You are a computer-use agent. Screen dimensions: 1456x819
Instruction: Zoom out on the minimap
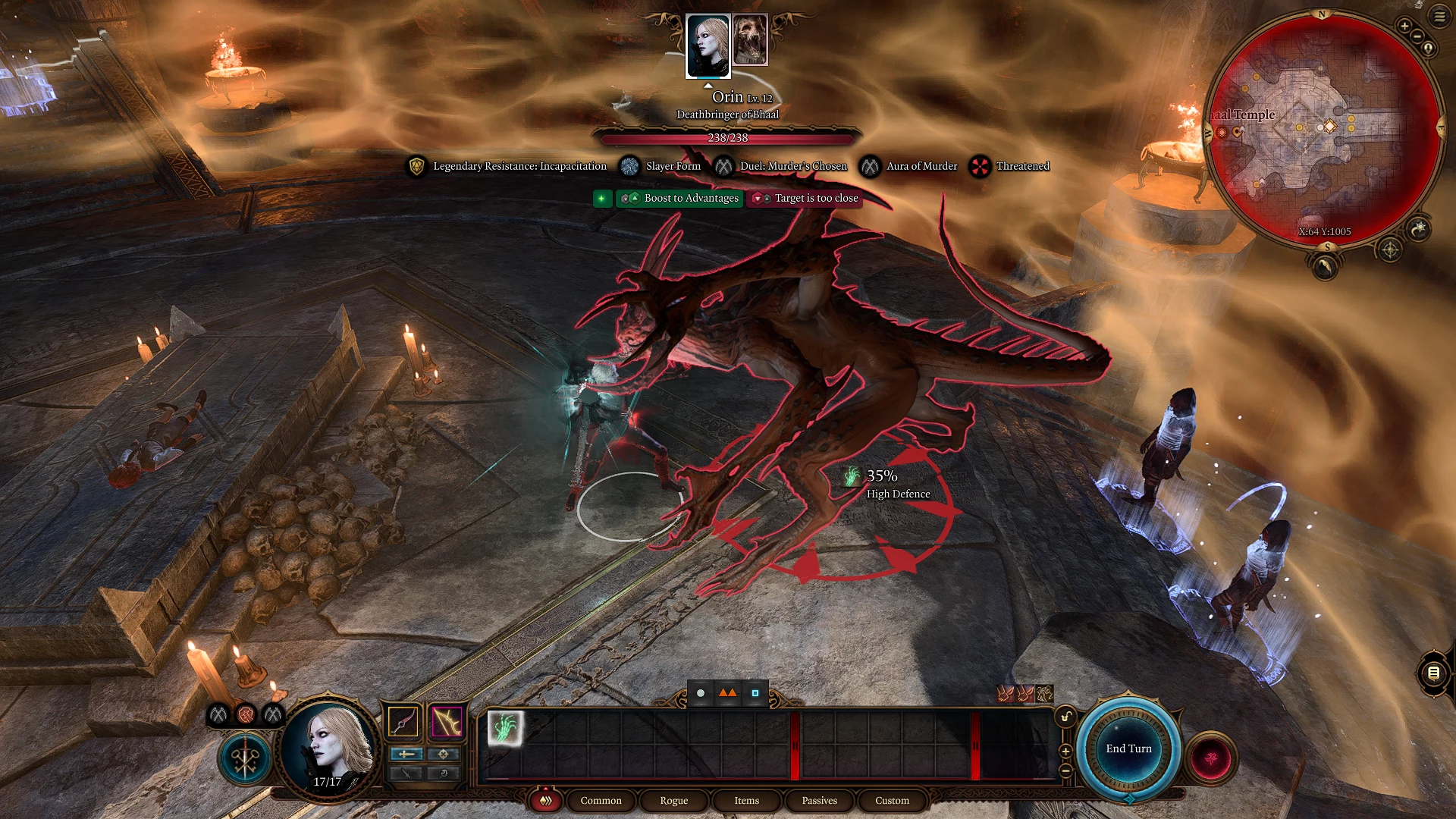[x=1417, y=36]
